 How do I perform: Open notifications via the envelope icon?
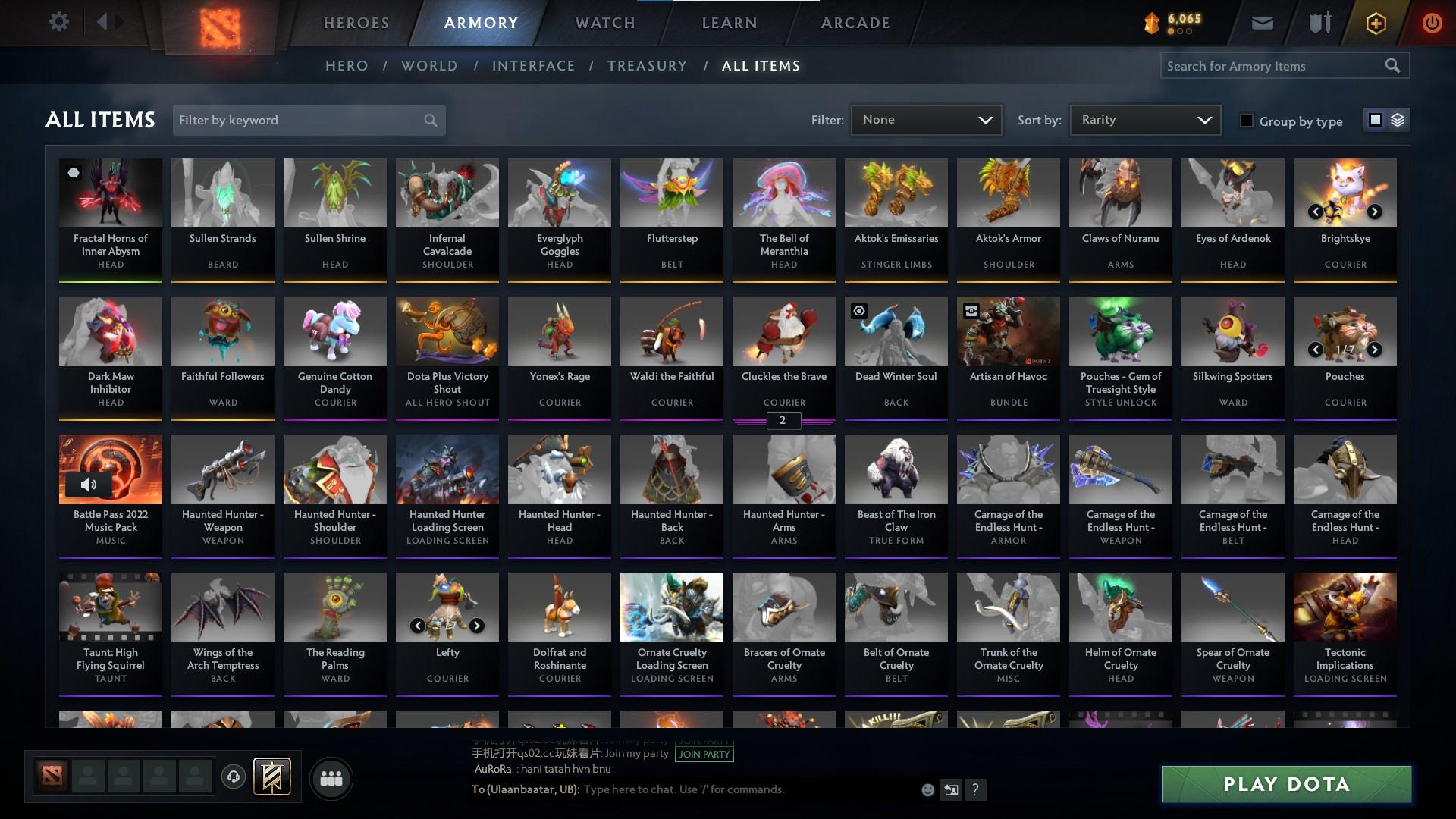[1261, 22]
